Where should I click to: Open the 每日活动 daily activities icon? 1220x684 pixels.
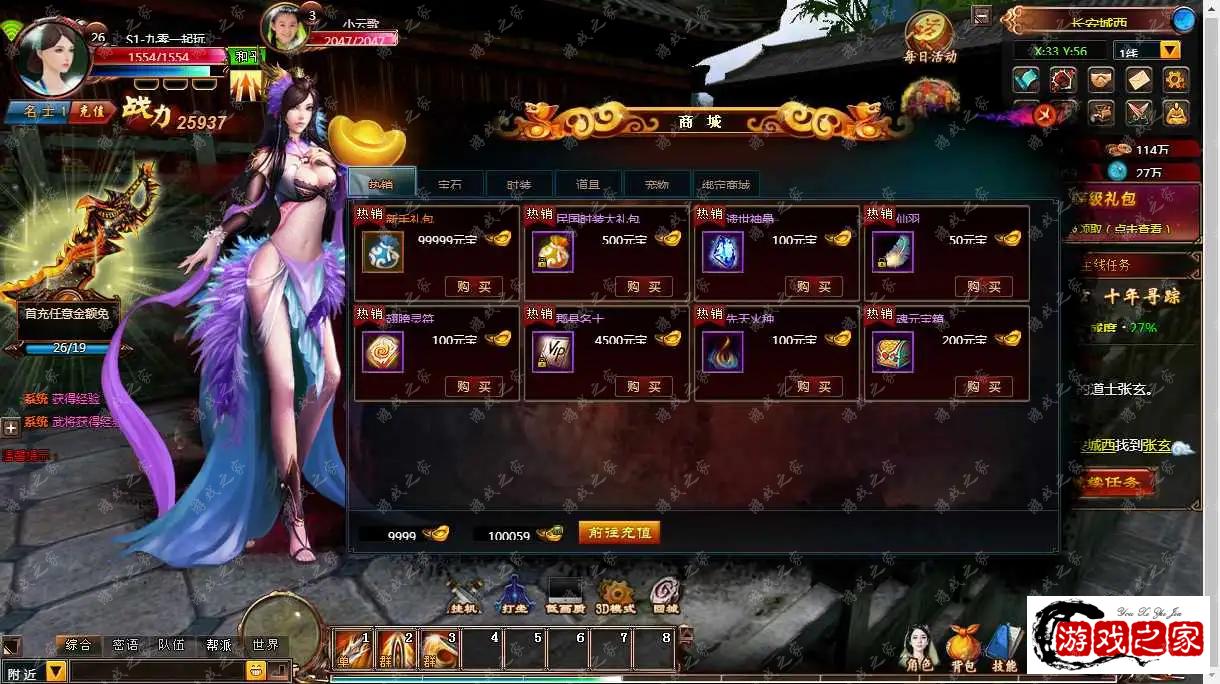tap(929, 40)
